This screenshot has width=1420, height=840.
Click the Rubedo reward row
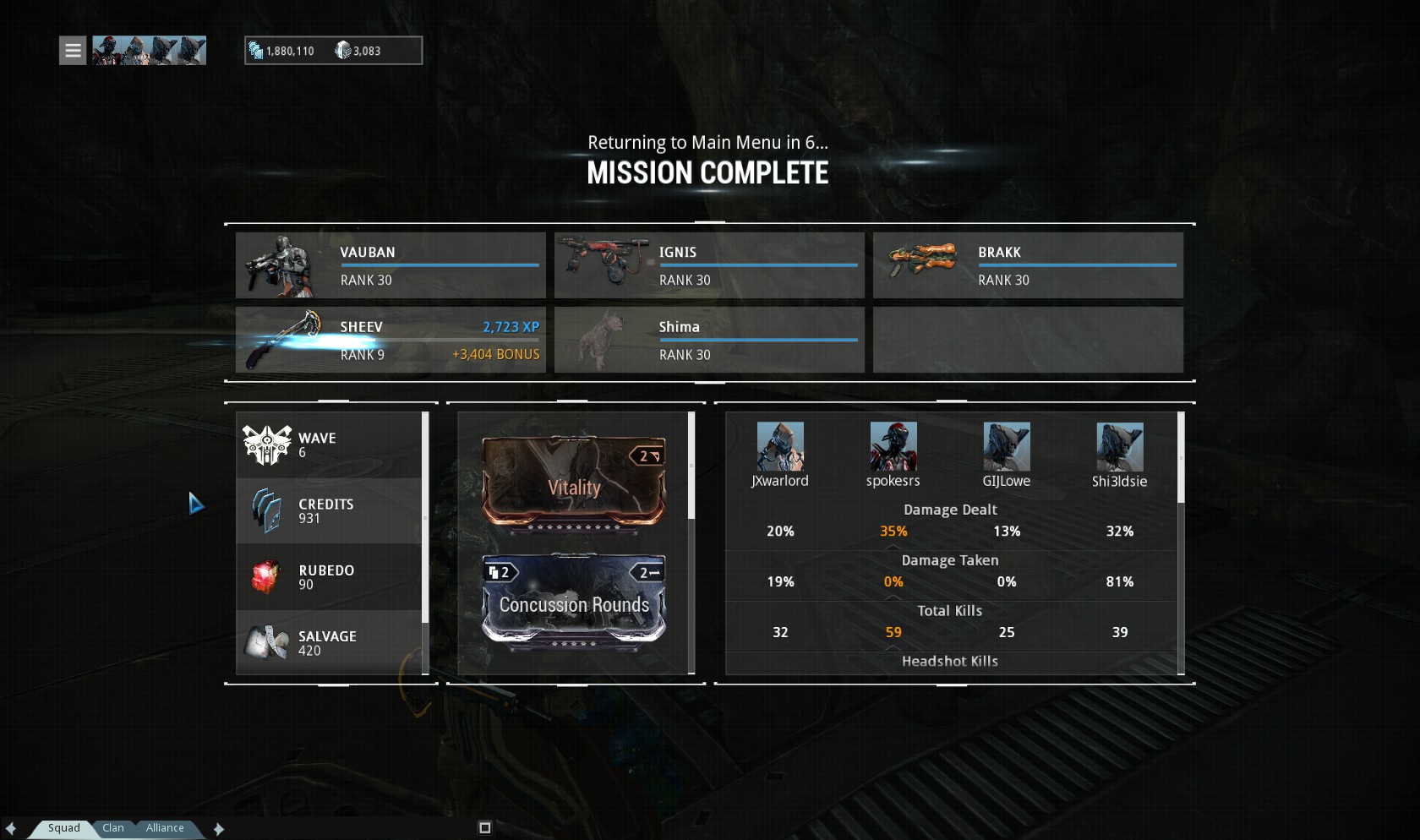coord(330,577)
